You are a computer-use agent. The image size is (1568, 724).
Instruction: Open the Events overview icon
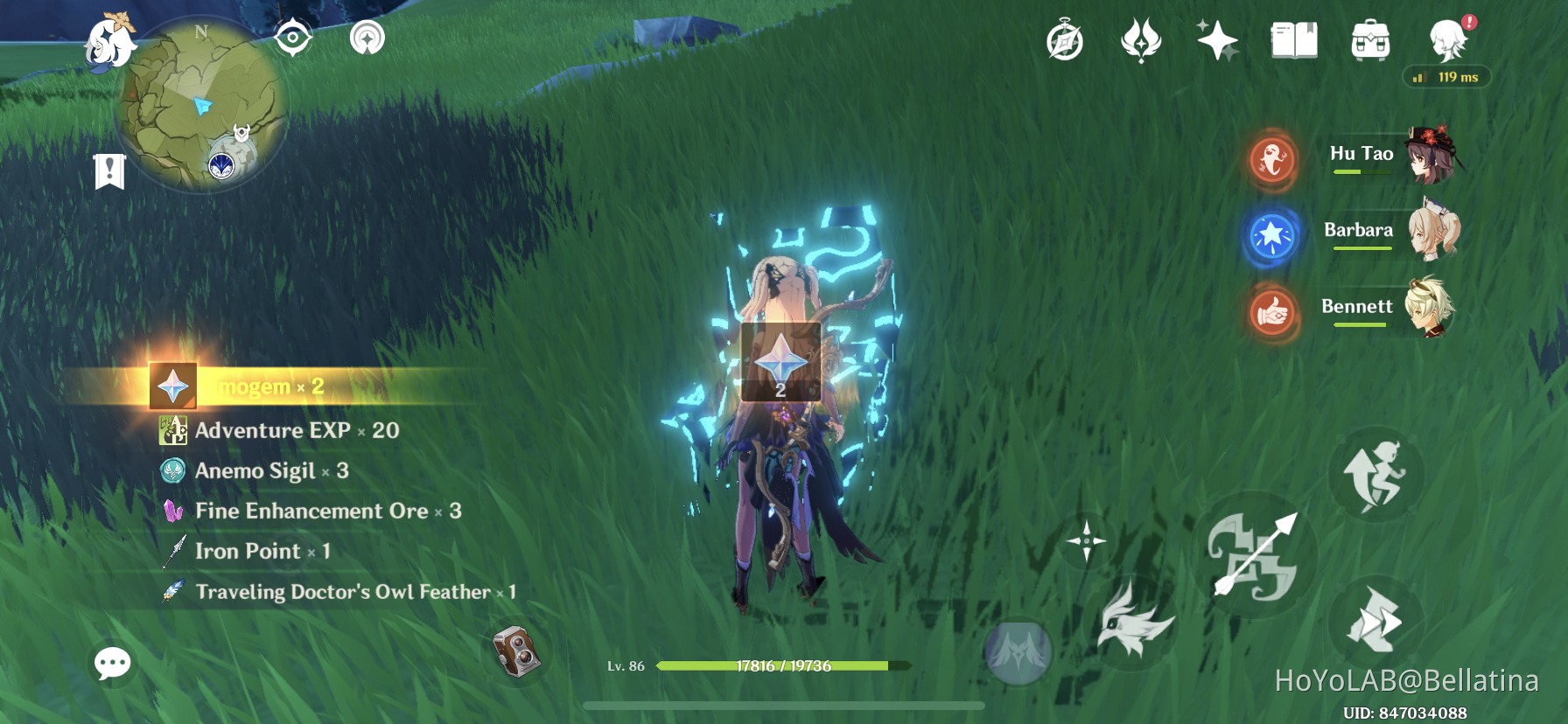tap(1142, 42)
